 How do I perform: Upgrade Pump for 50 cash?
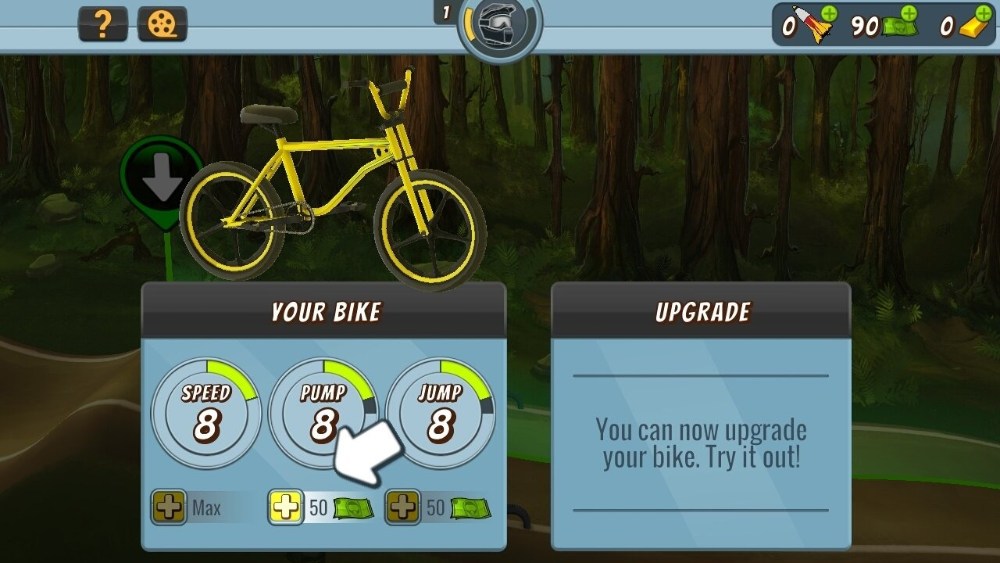pos(286,508)
